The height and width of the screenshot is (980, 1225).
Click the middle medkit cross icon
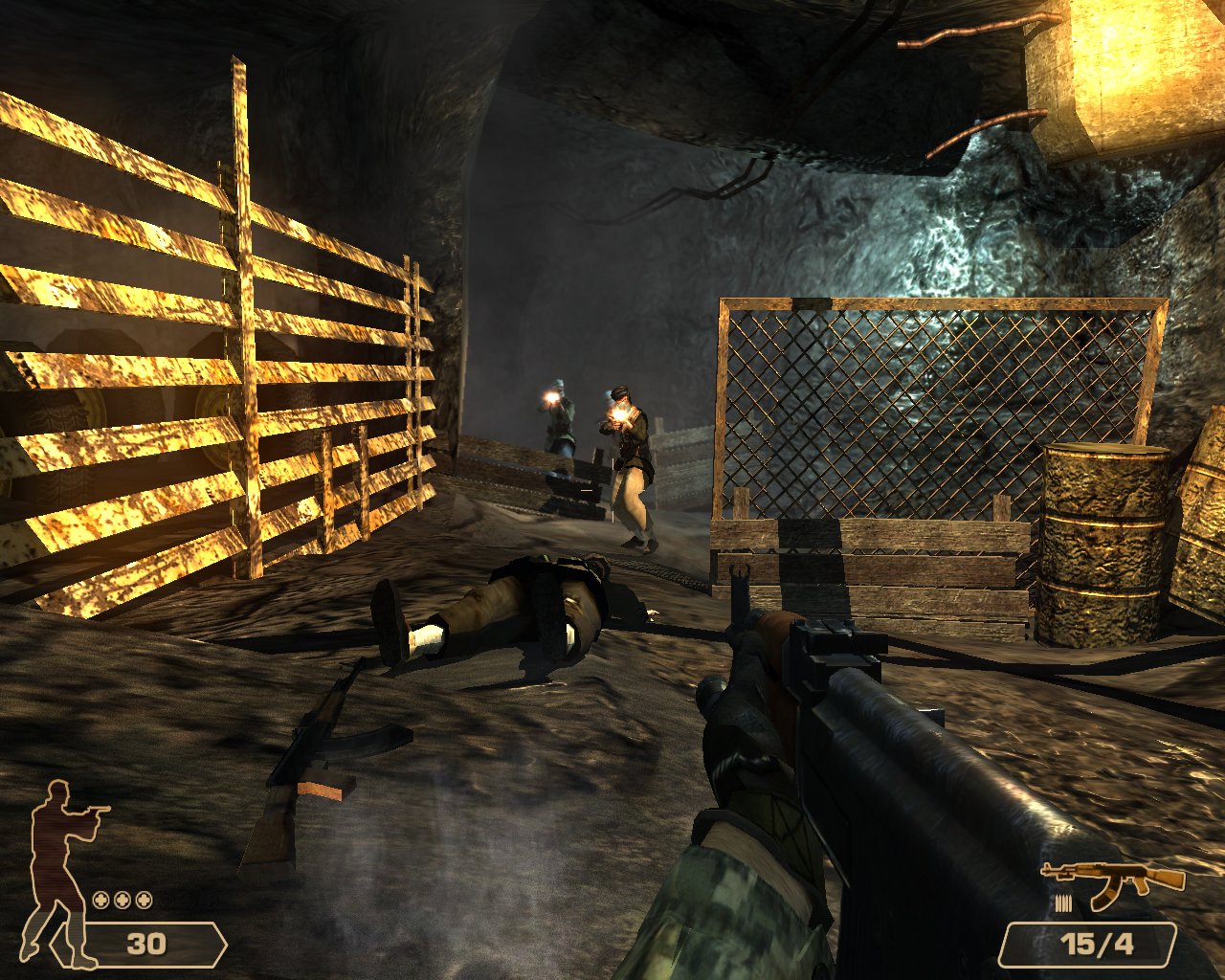click(120, 901)
